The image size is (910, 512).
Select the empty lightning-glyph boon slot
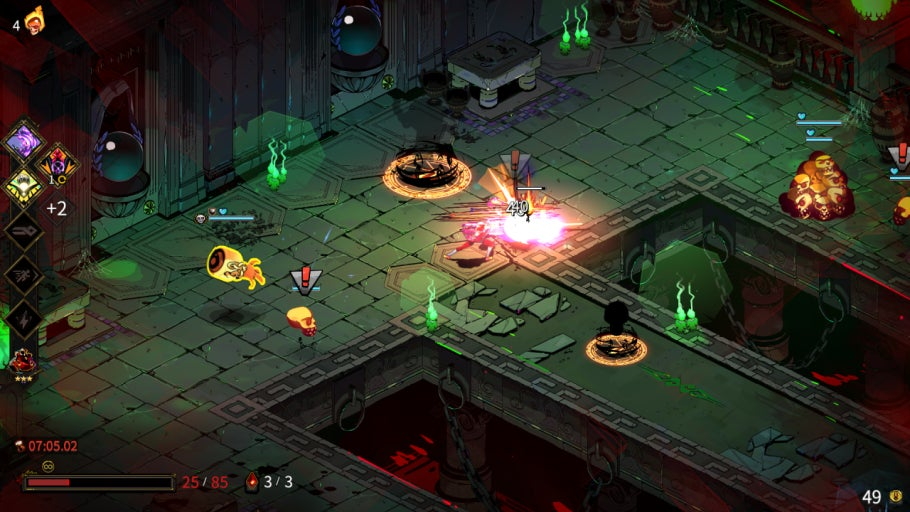pos(22,319)
